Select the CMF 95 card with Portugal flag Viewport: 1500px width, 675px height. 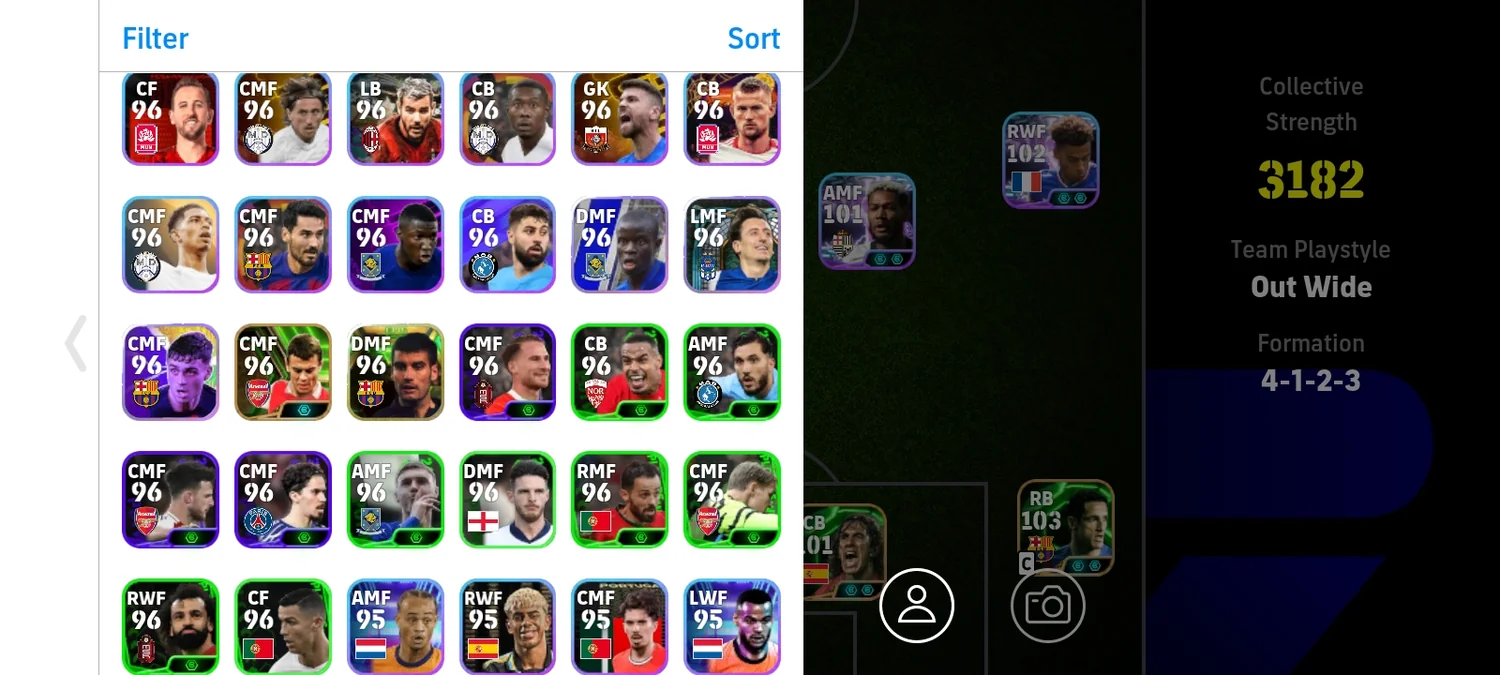pyautogui.click(x=619, y=625)
